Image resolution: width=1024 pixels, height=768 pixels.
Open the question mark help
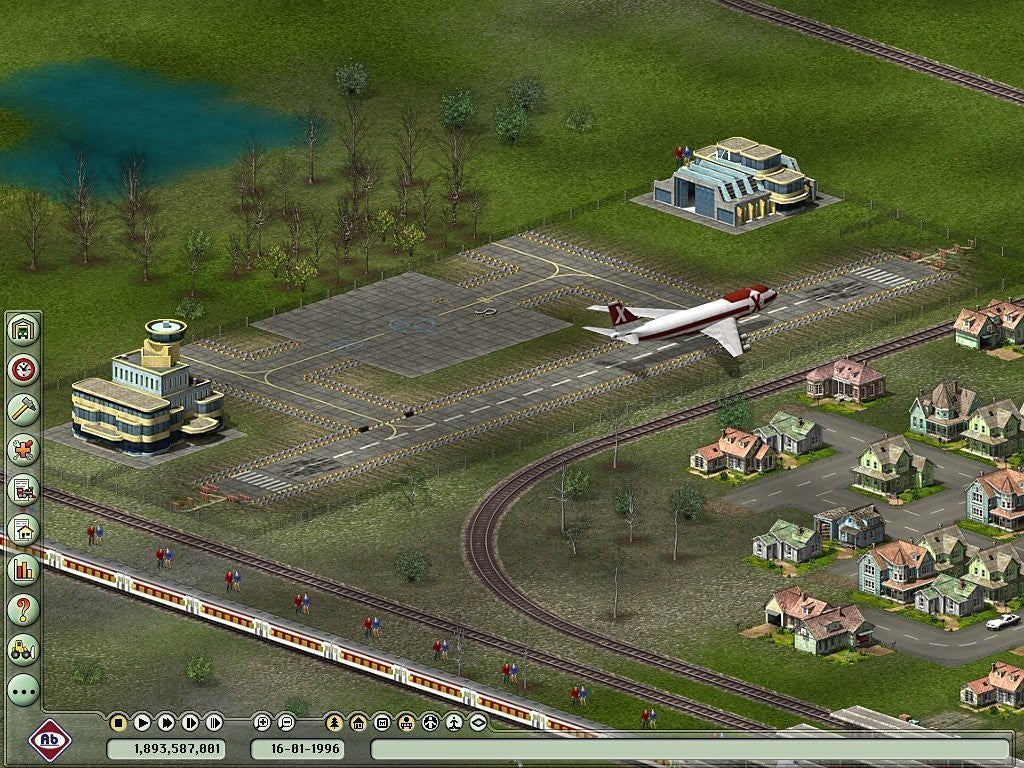[x=23, y=609]
